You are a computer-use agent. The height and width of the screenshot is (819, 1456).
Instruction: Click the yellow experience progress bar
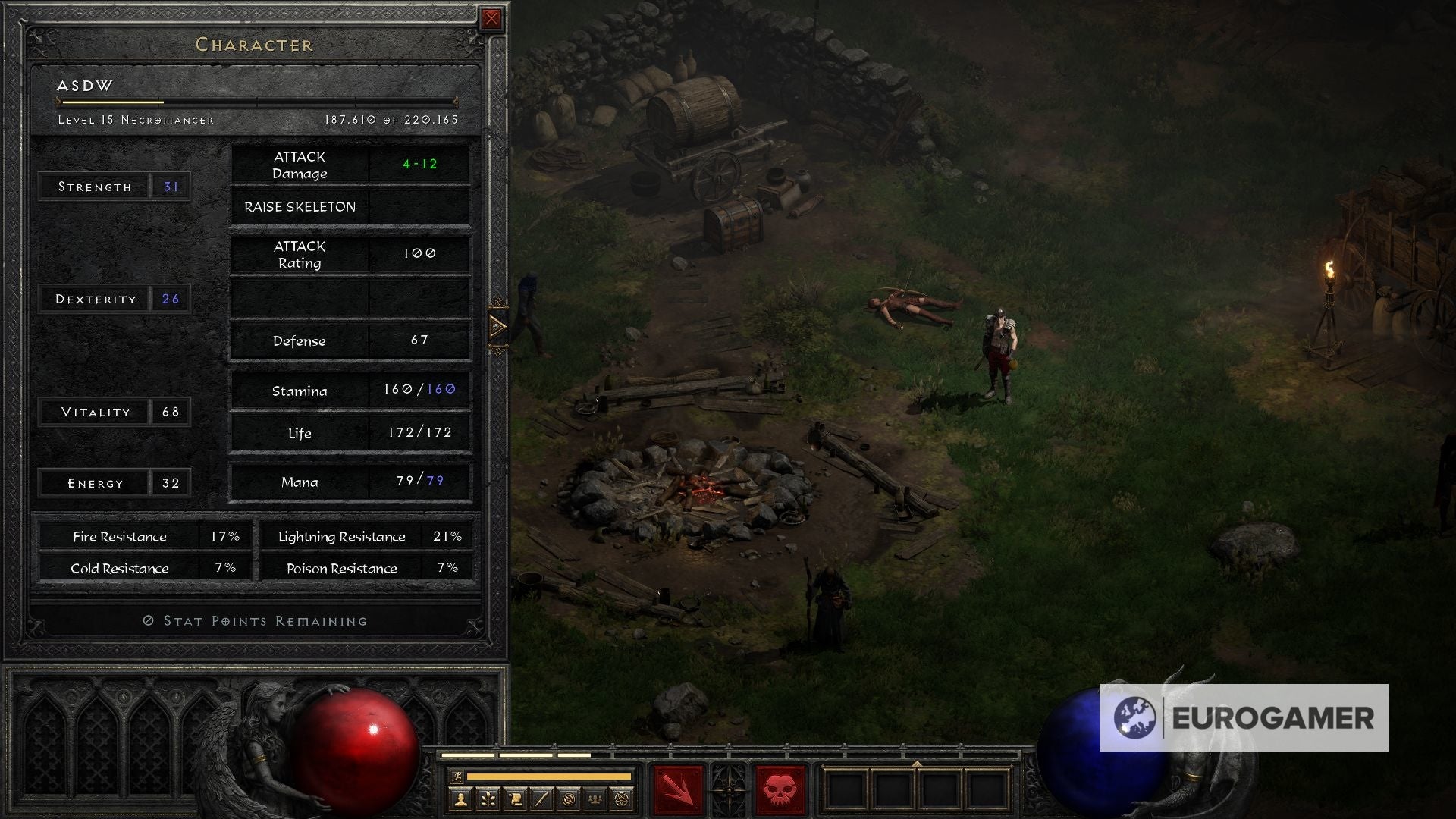pos(114,101)
